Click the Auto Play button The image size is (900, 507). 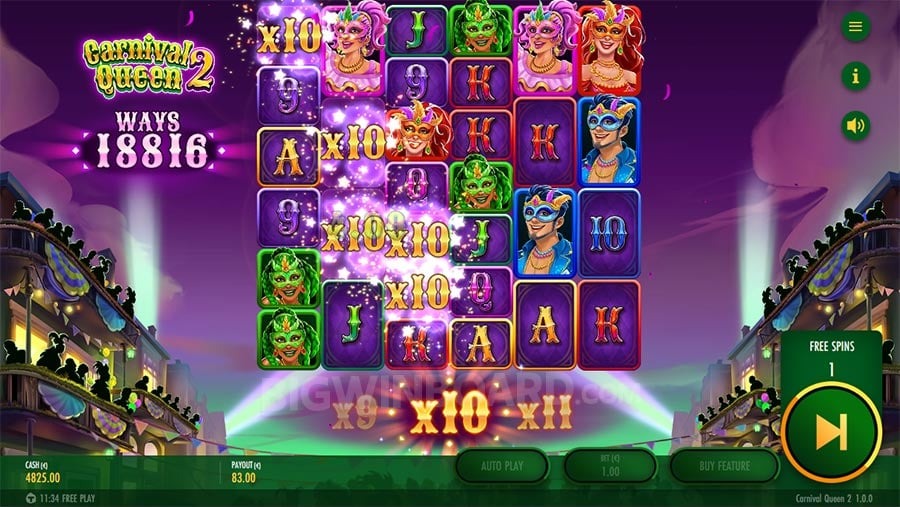tap(502, 466)
